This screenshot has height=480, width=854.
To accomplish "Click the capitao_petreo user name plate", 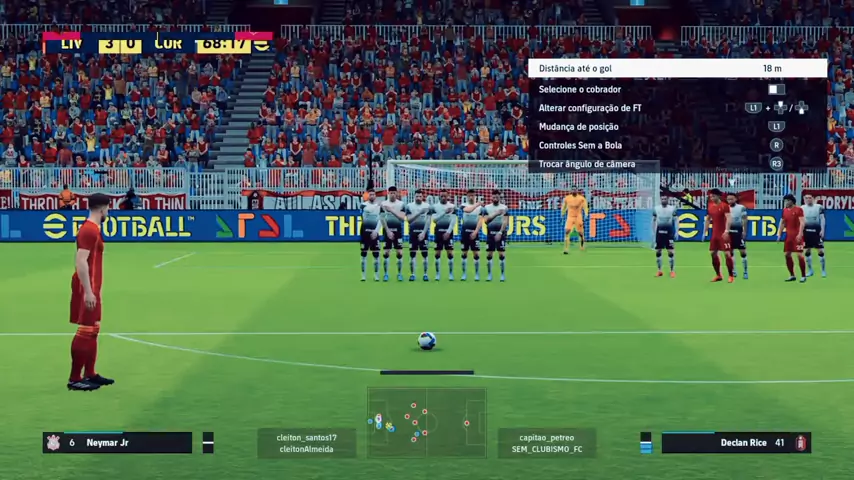I will coord(547,443).
